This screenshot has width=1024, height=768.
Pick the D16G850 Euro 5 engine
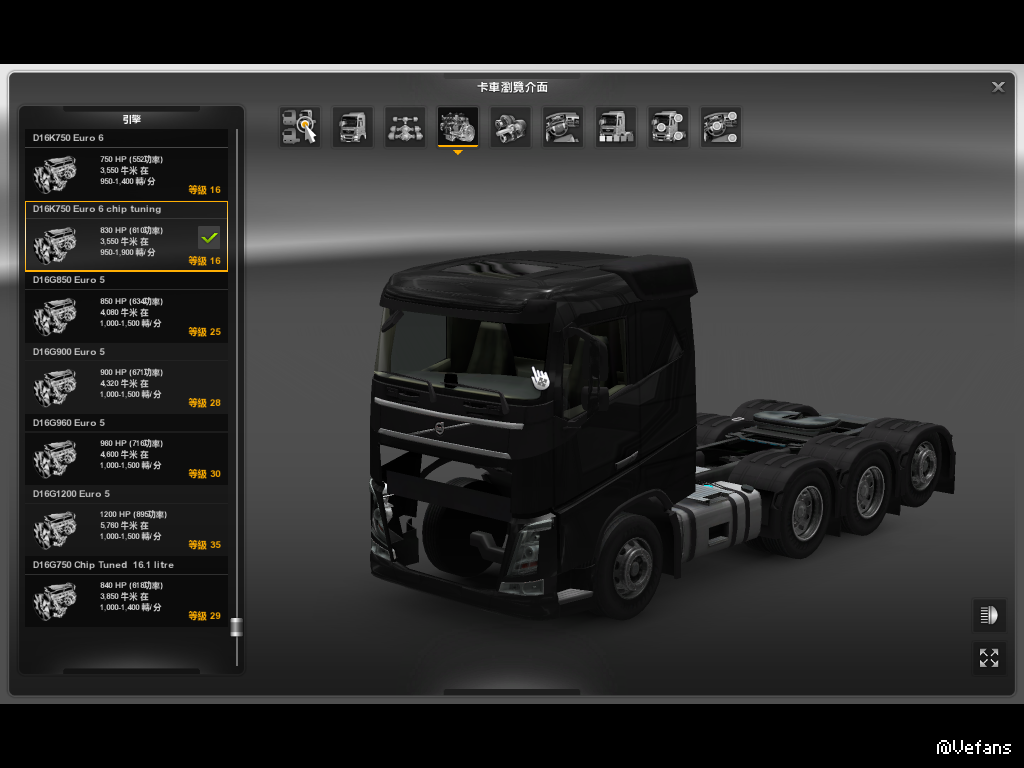(x=126, y=316)
